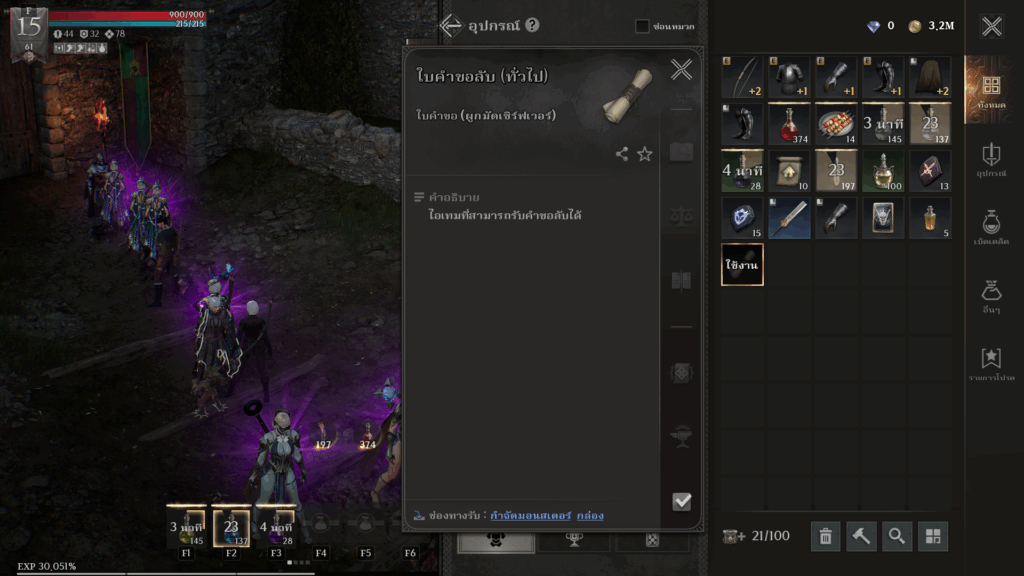Search inventory with the magnifying glass
Image resolution: width=1024 pixels, height=576 pixels.
click(897, 536)
